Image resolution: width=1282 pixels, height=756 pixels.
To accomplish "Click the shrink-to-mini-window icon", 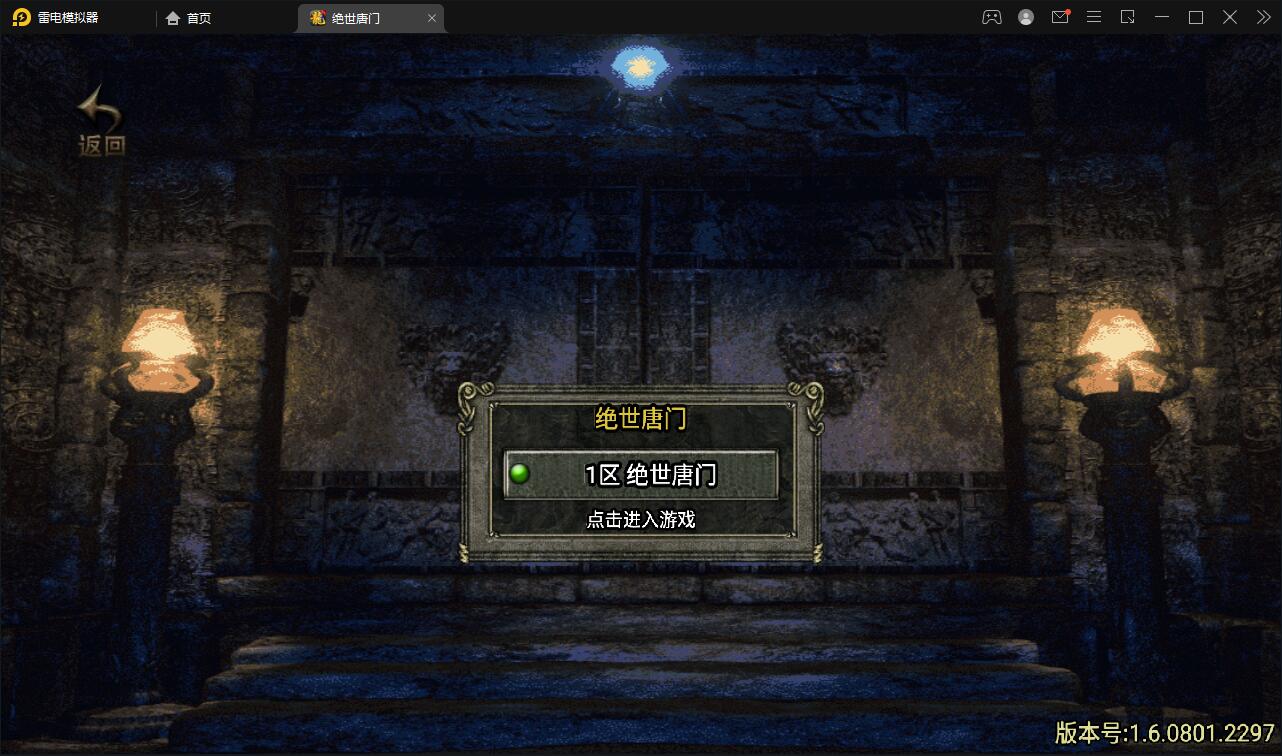I will pyautogui.click(x=1127, y=17).
